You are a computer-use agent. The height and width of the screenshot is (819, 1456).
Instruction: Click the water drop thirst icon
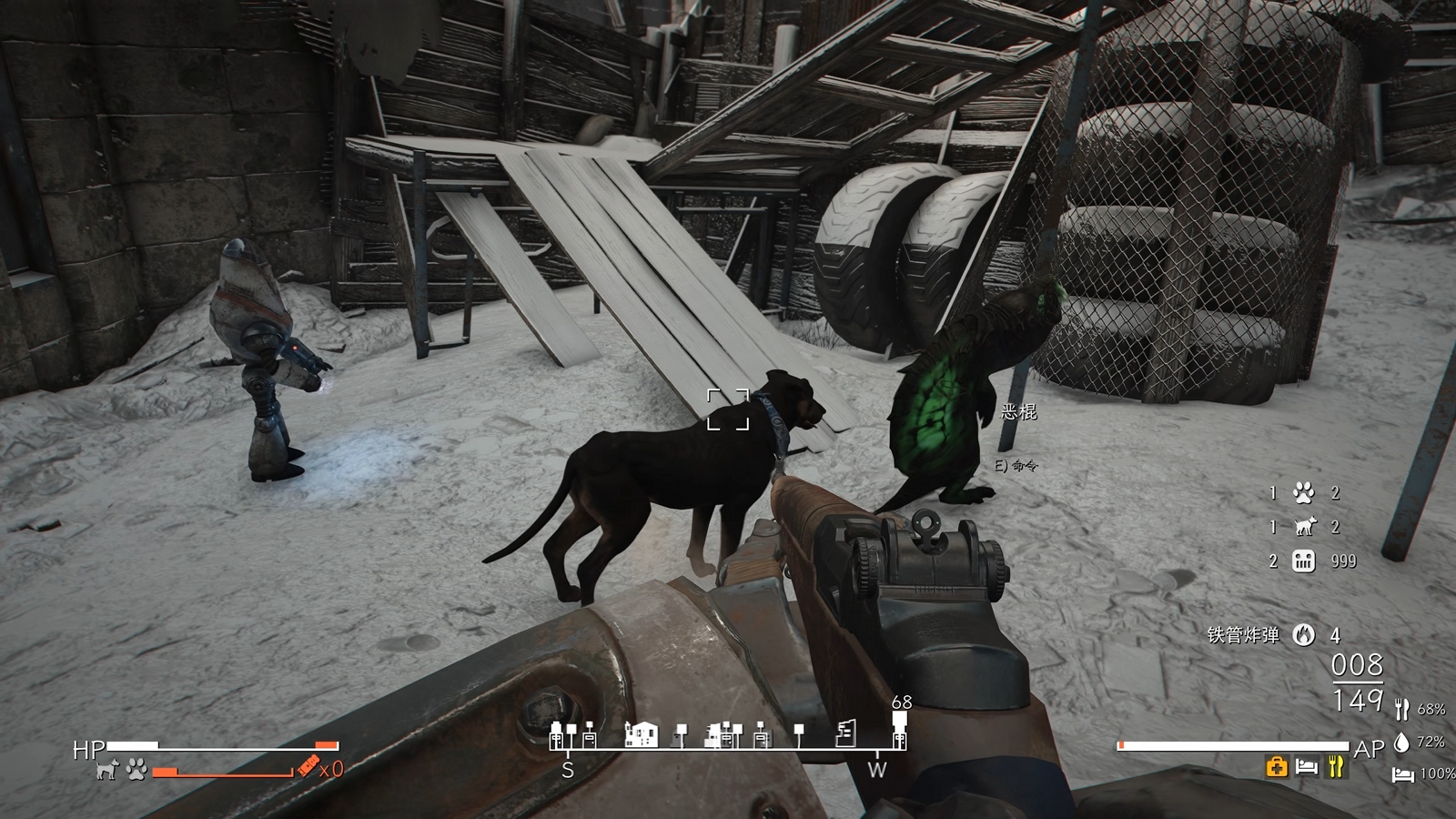pos(1401,743)
